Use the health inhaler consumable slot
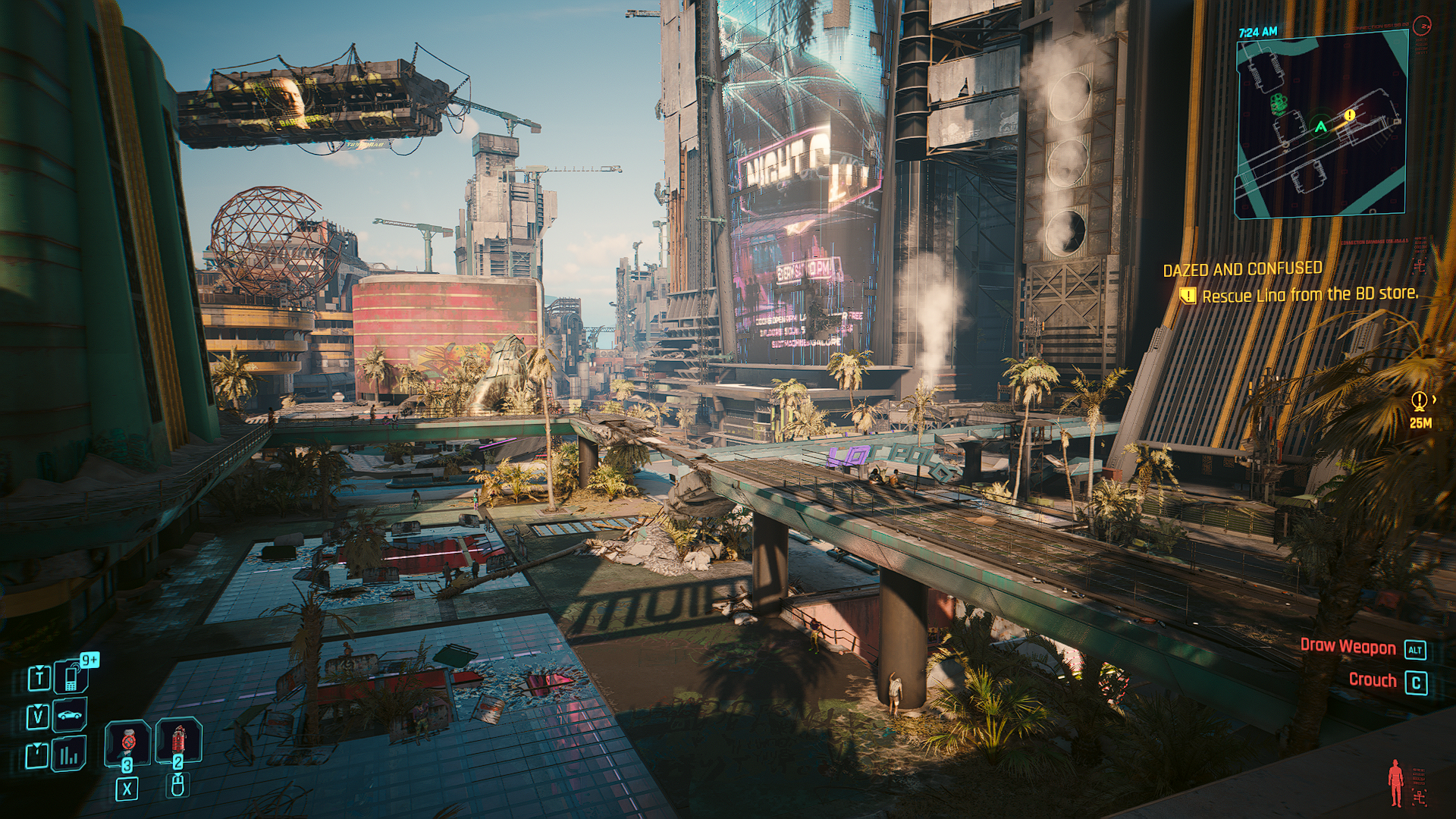 (127, 742)
